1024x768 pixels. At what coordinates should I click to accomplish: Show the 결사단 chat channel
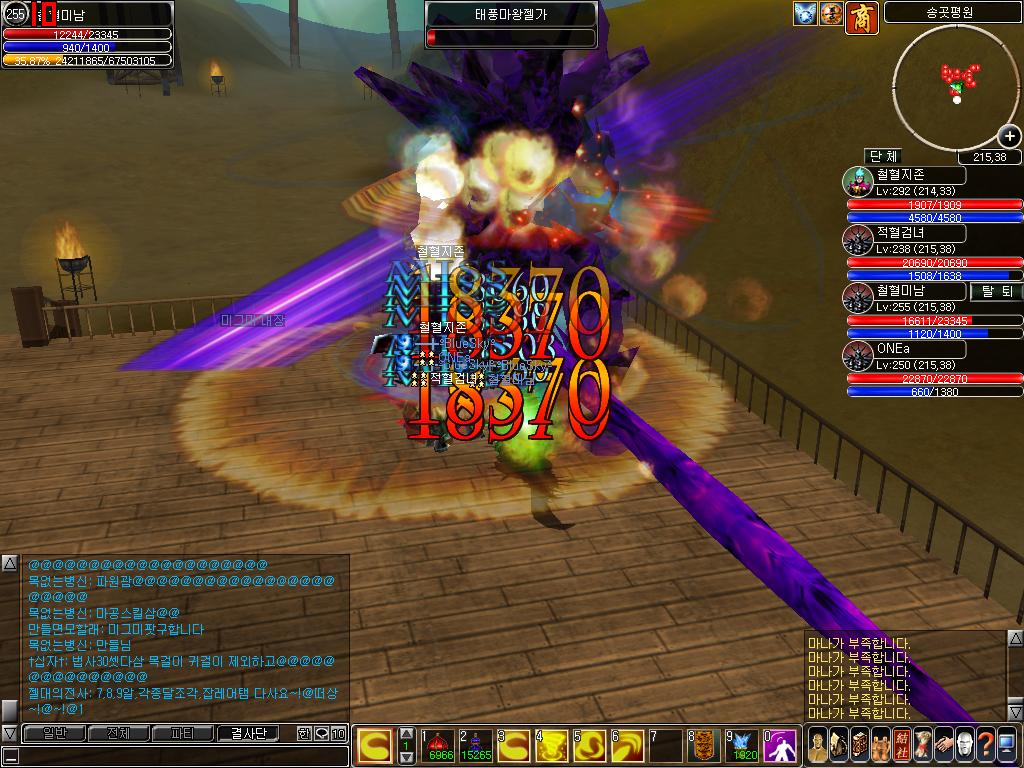248,733
